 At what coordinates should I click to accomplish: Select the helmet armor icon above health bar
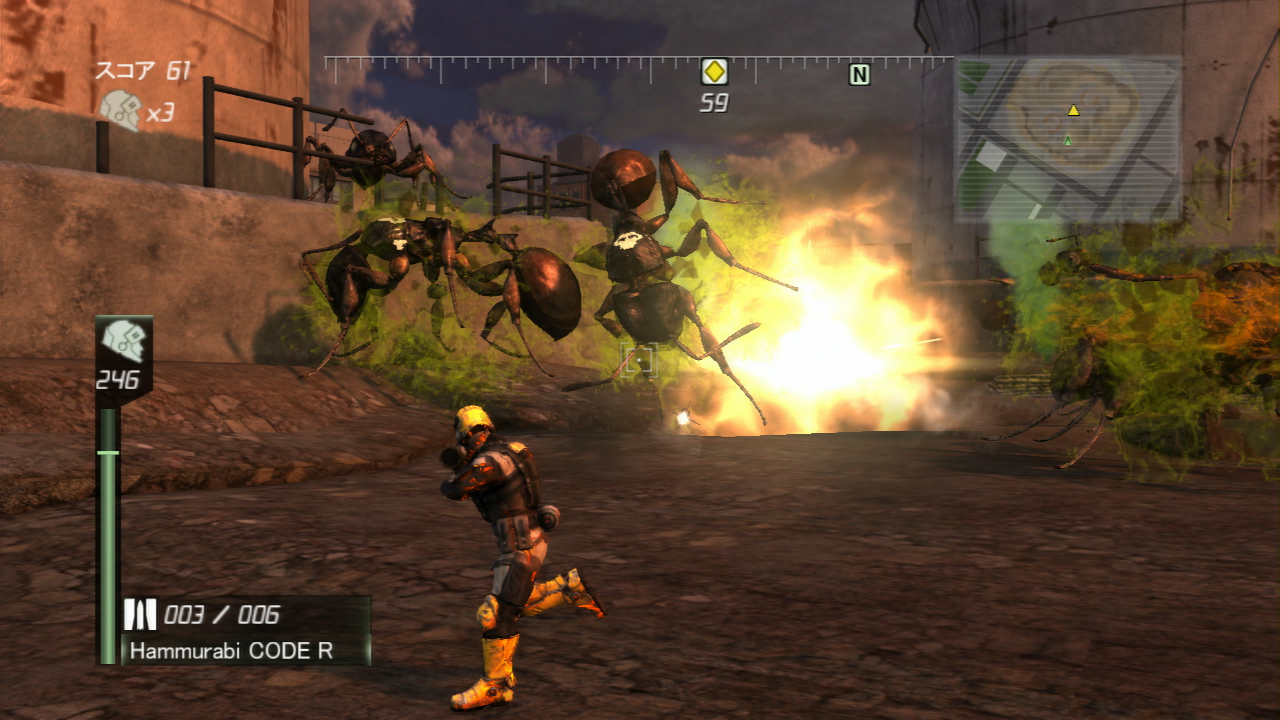point(124,340)
